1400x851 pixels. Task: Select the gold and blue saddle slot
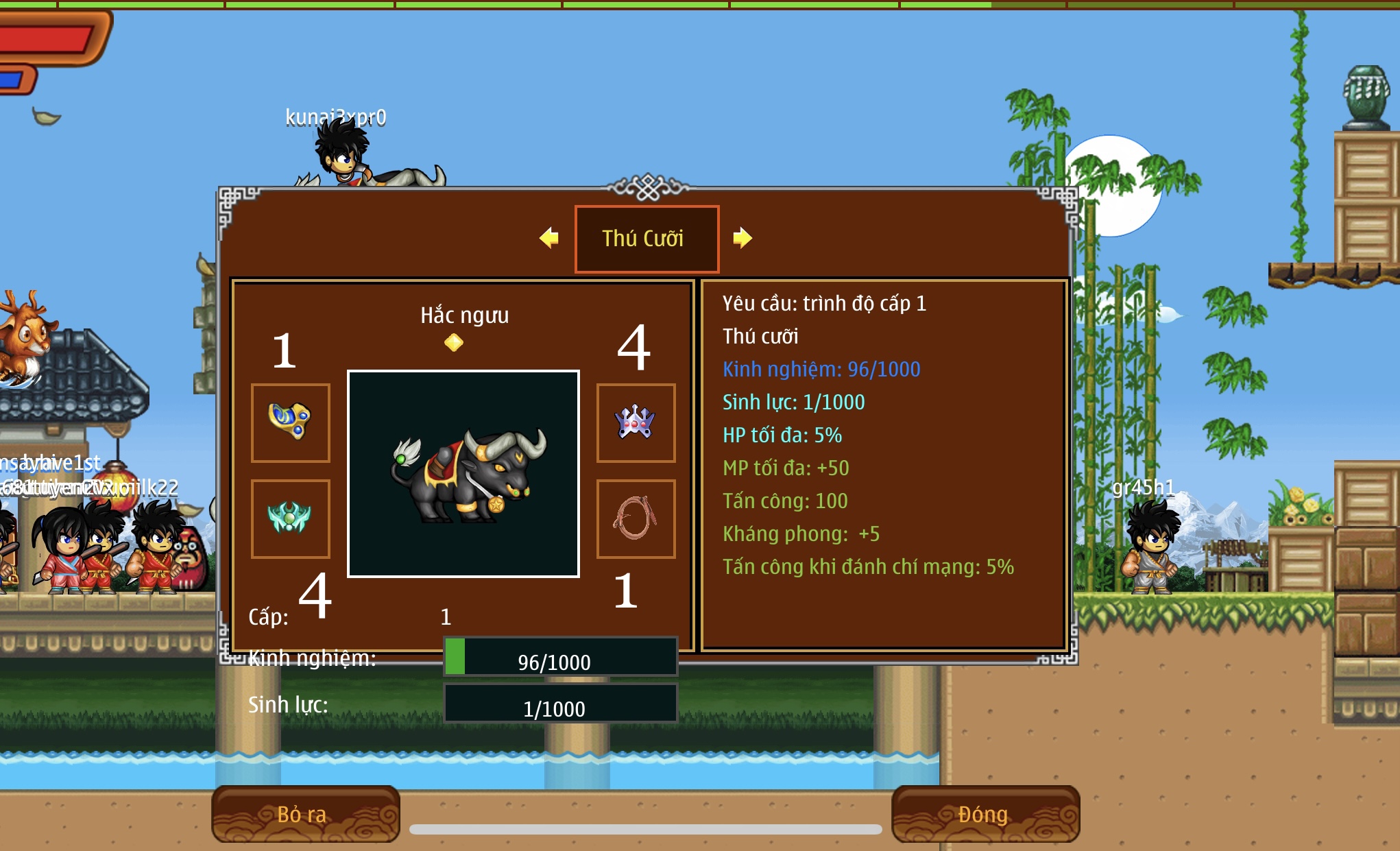(x=291, y=422)
